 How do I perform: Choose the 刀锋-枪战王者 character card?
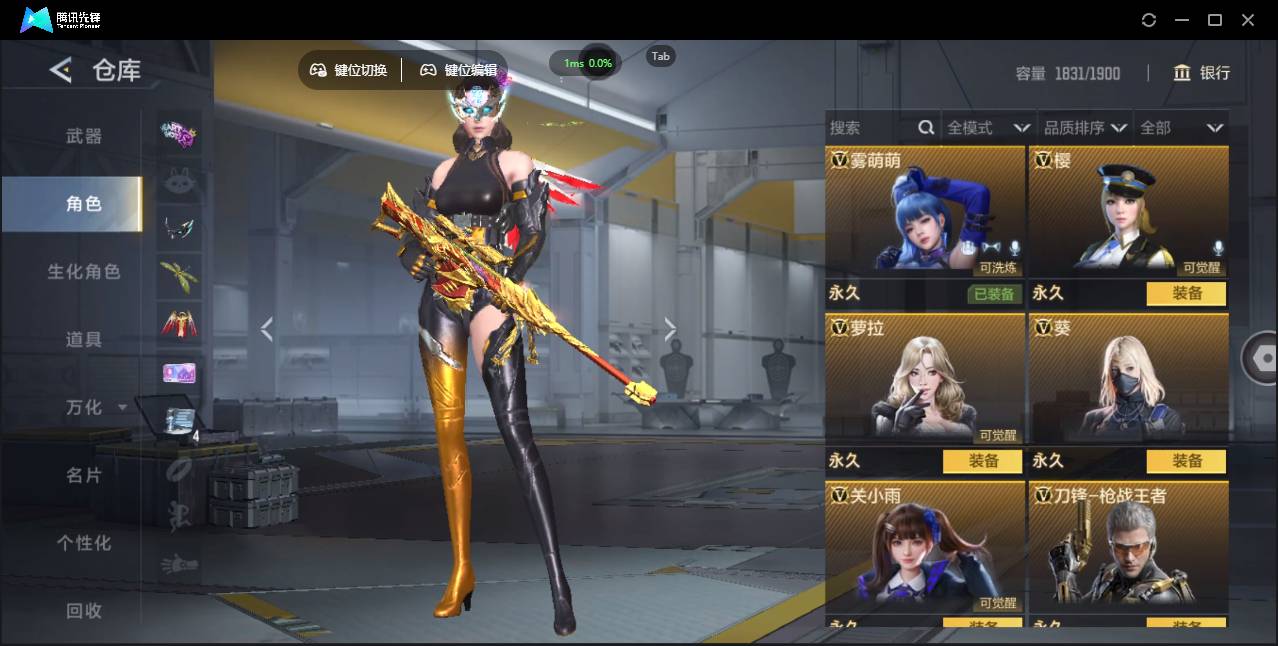click(x=1128, y=546)
